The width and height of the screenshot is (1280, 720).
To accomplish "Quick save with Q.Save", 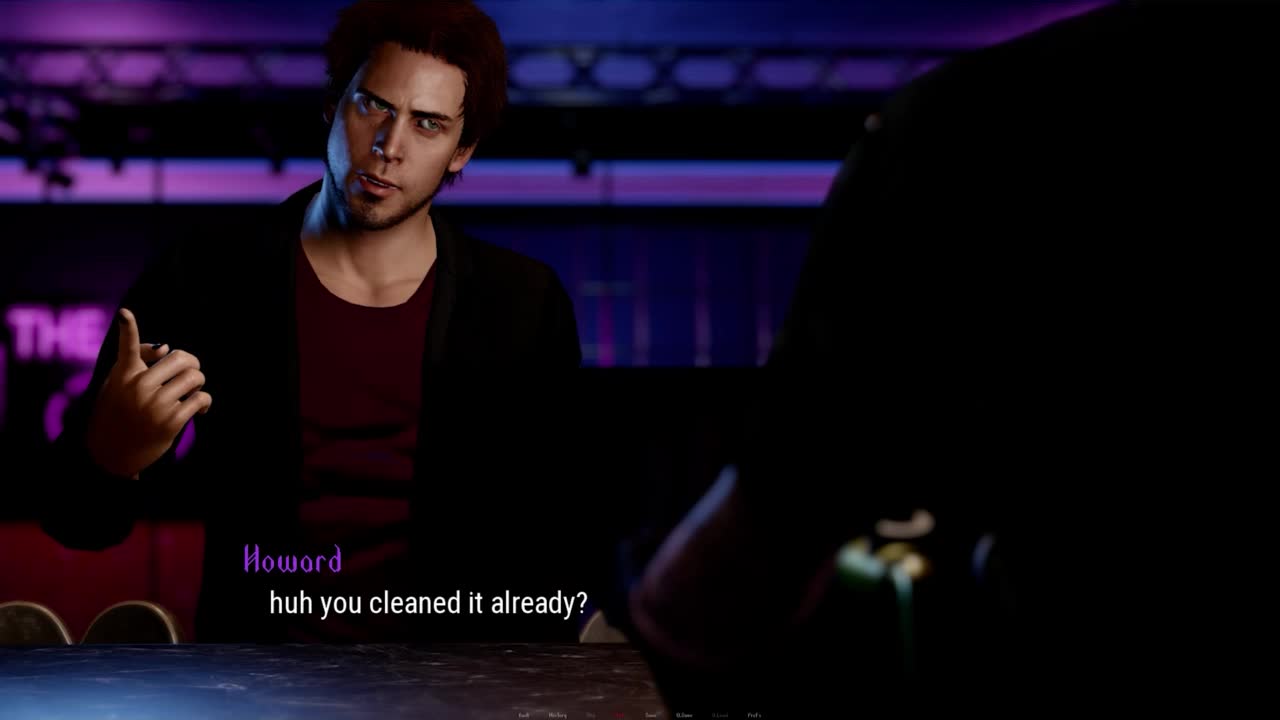I will [684, 715].
